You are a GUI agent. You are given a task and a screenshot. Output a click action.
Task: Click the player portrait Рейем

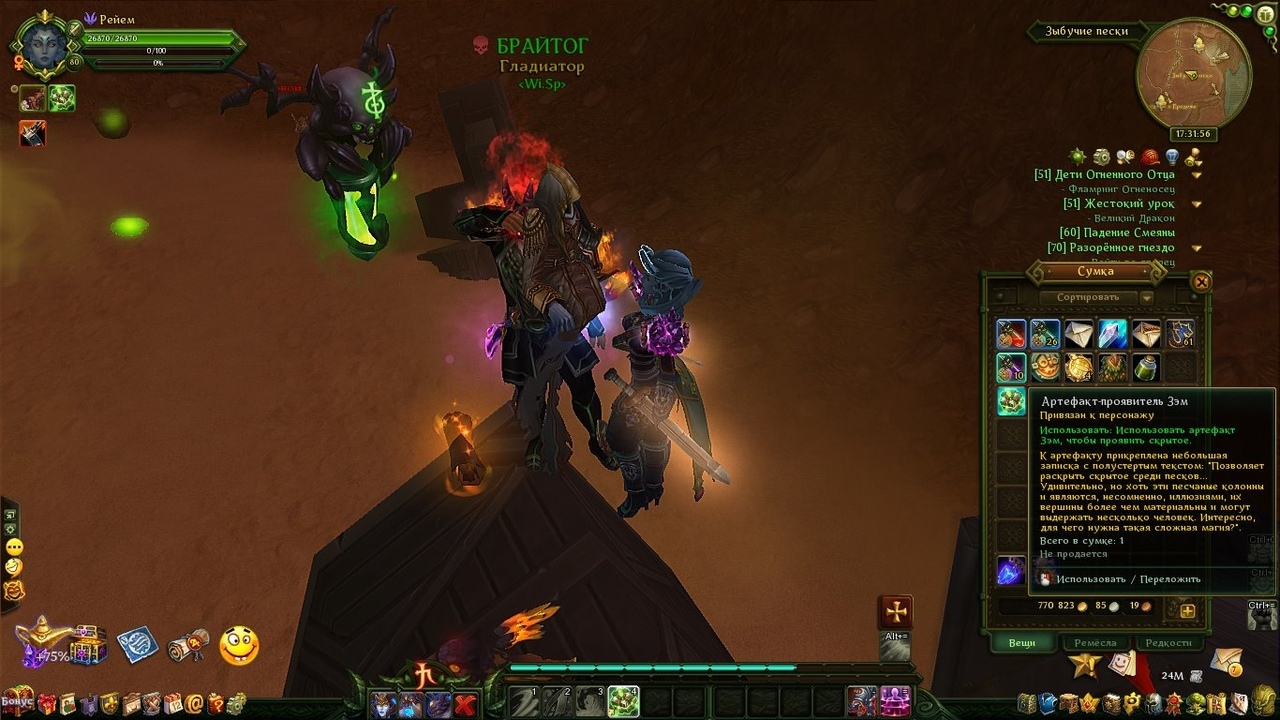pyautogui.click(x=46, y=42)
